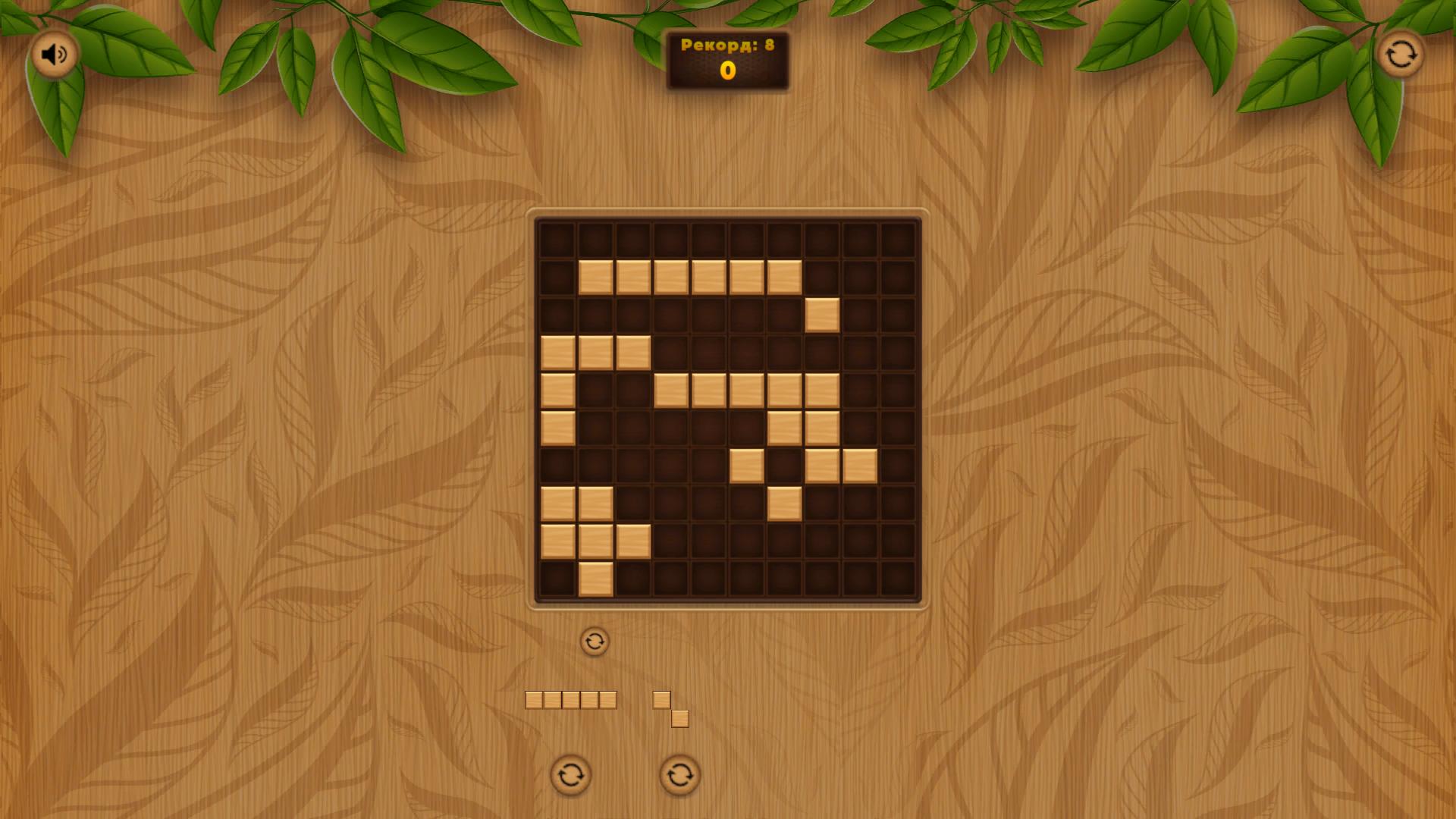Restart the game using top-right refresh icon
Viewport: 1456px width, 819px height.
click(1401, 54)
